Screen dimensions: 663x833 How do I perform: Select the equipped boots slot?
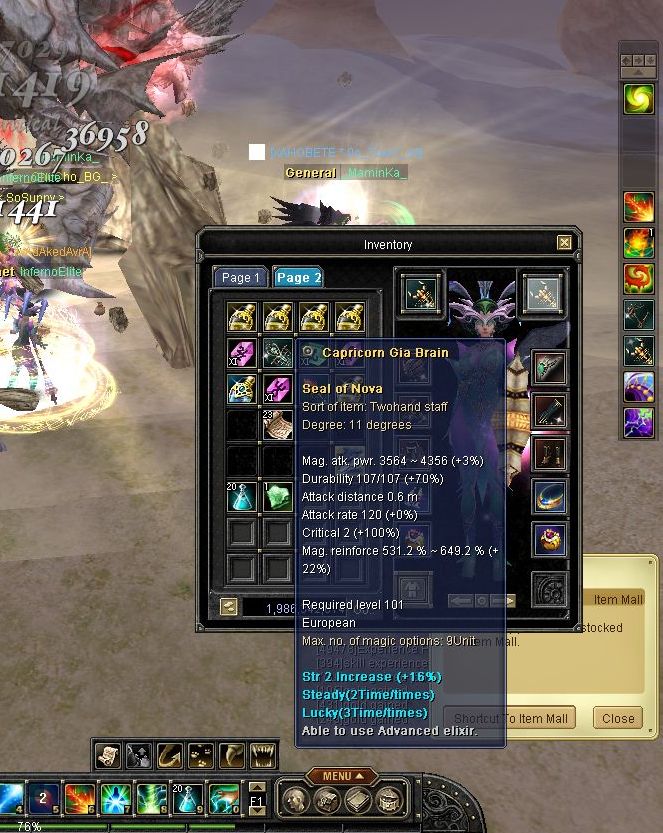pos(549,454)
